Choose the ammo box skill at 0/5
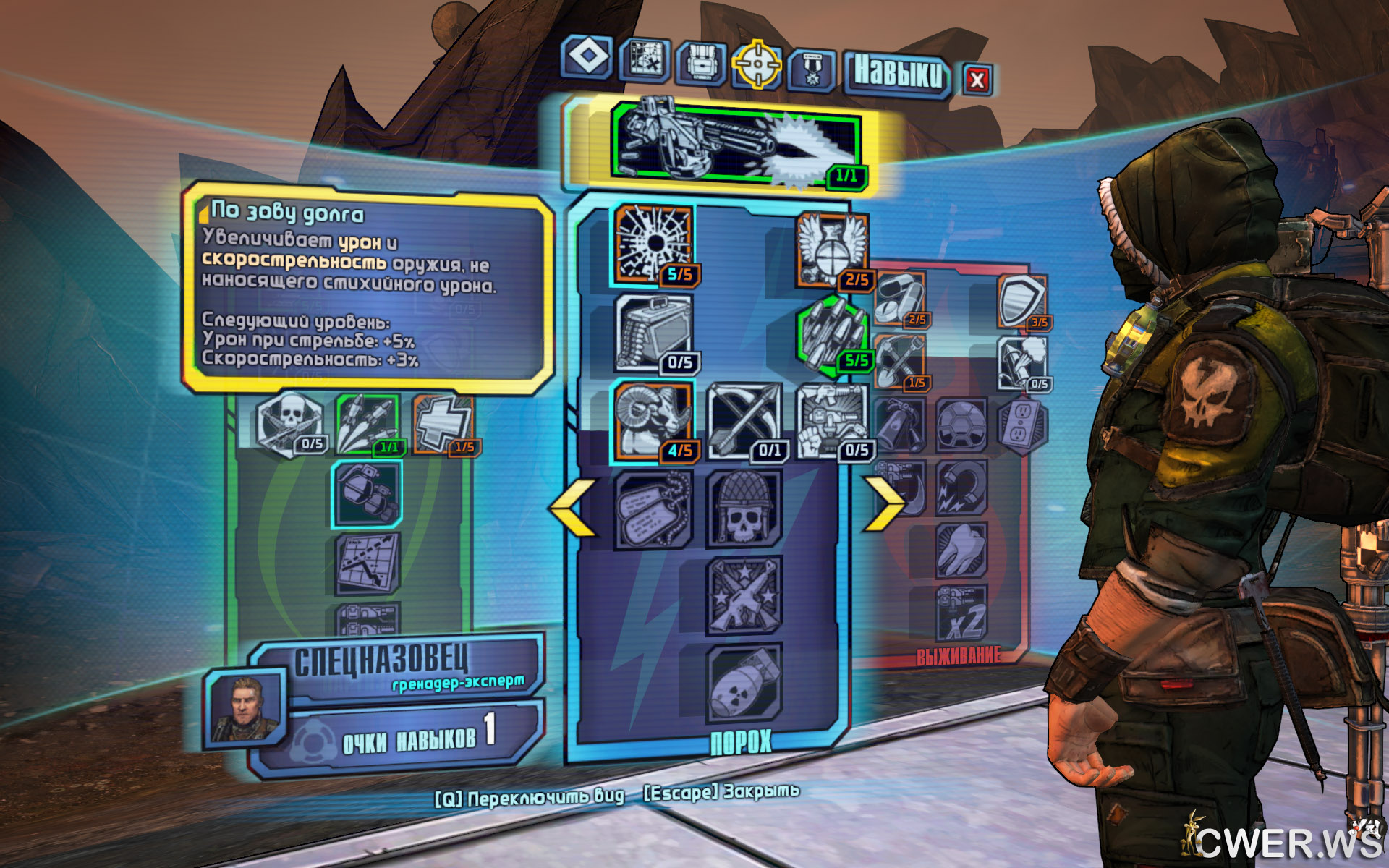The image size is (1389, 868). 653,333
